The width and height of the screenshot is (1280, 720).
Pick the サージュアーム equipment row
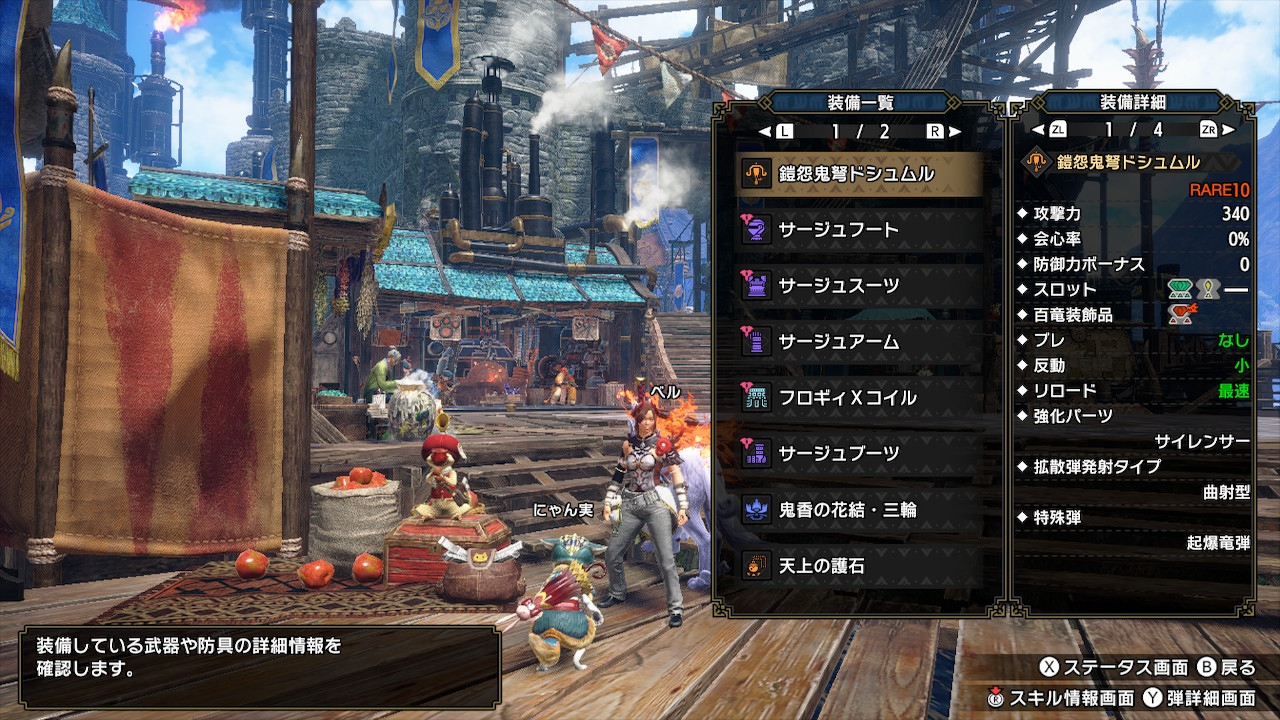[858, 342]
